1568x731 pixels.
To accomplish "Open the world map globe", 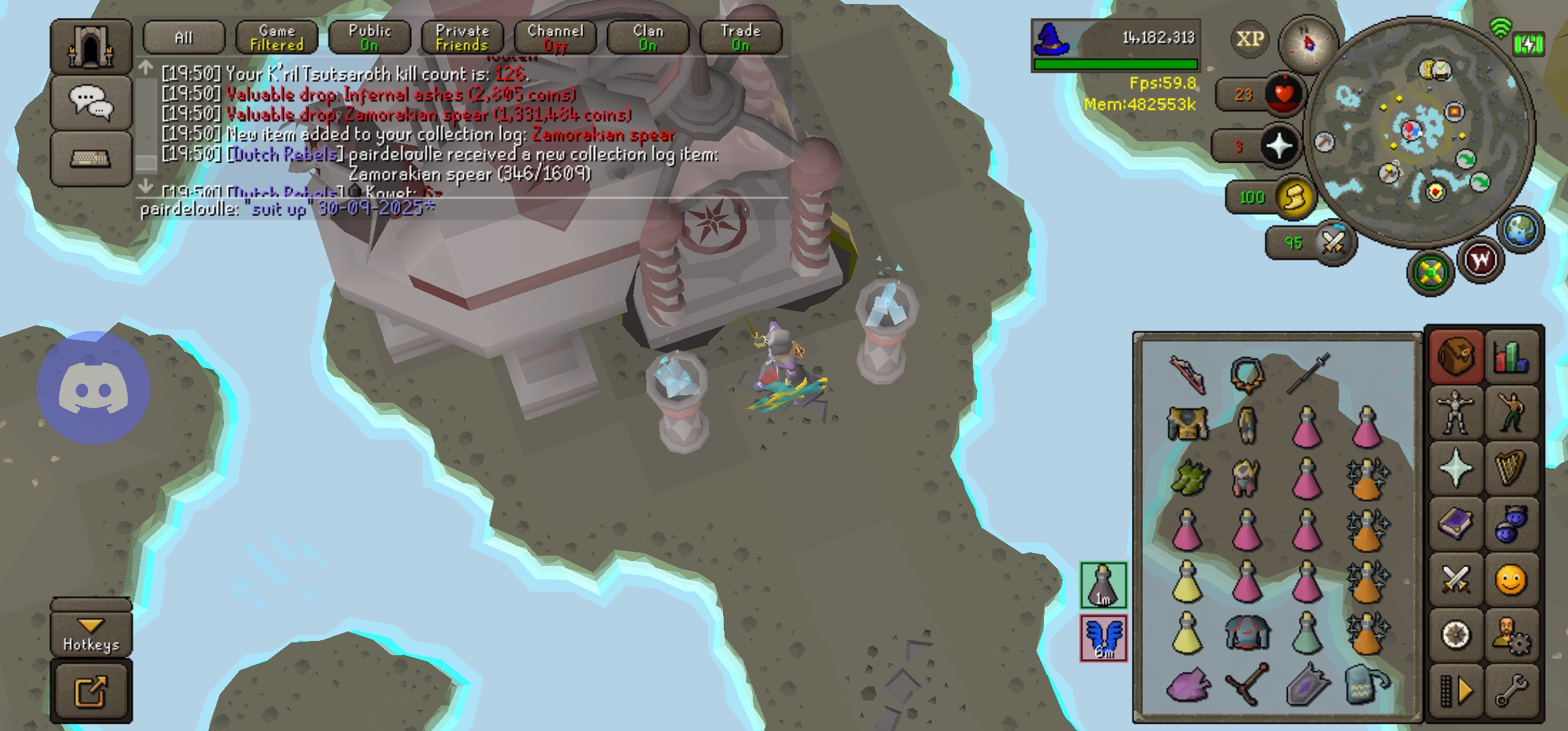I will click(1521, 229).
